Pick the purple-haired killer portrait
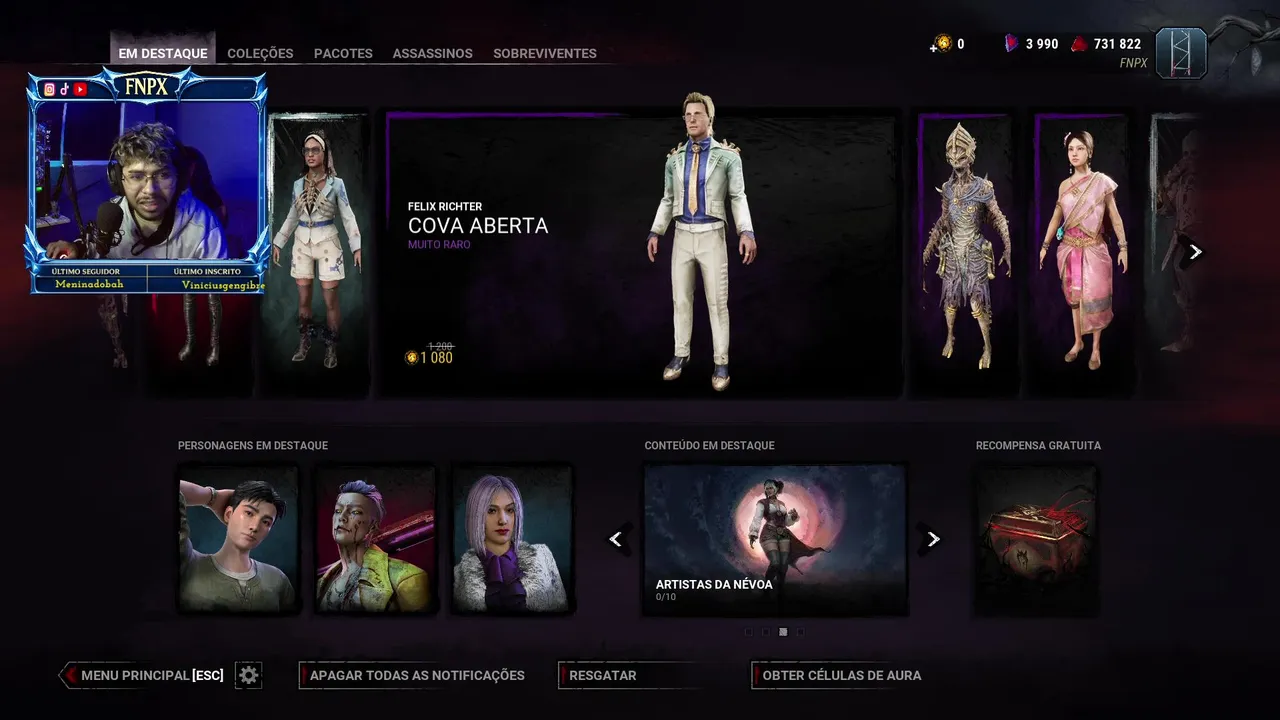This screenshot has height=720, width=1280. (375, 538)
